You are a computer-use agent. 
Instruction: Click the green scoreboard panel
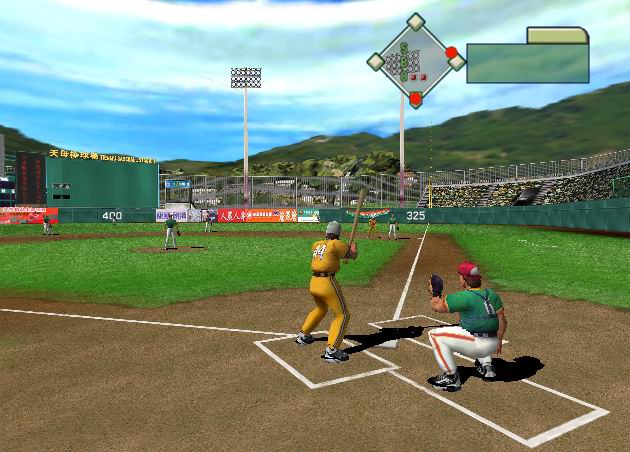pos(527,63)
